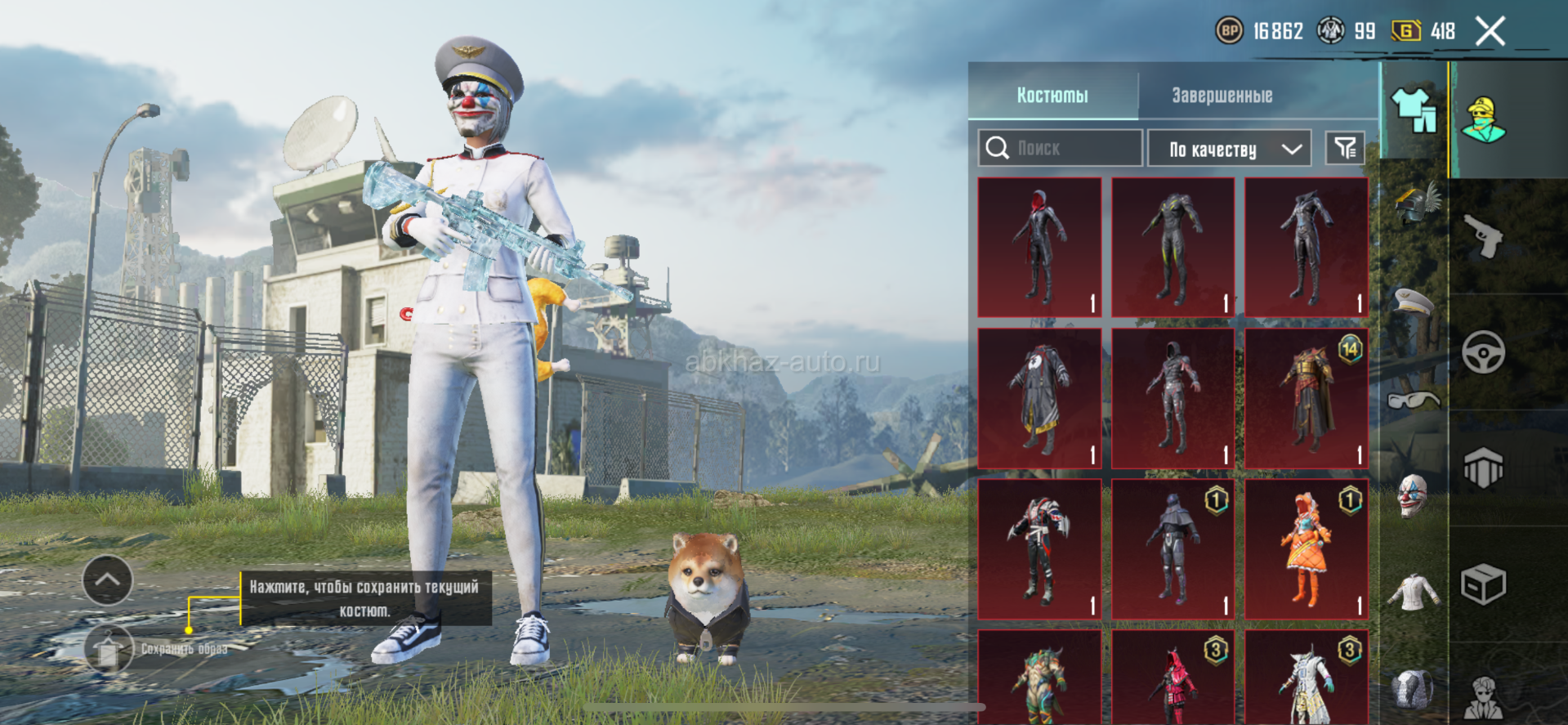Select the orange dinosaur costume
Screen dimensions: 1568x725
[x=1306, y=549]
